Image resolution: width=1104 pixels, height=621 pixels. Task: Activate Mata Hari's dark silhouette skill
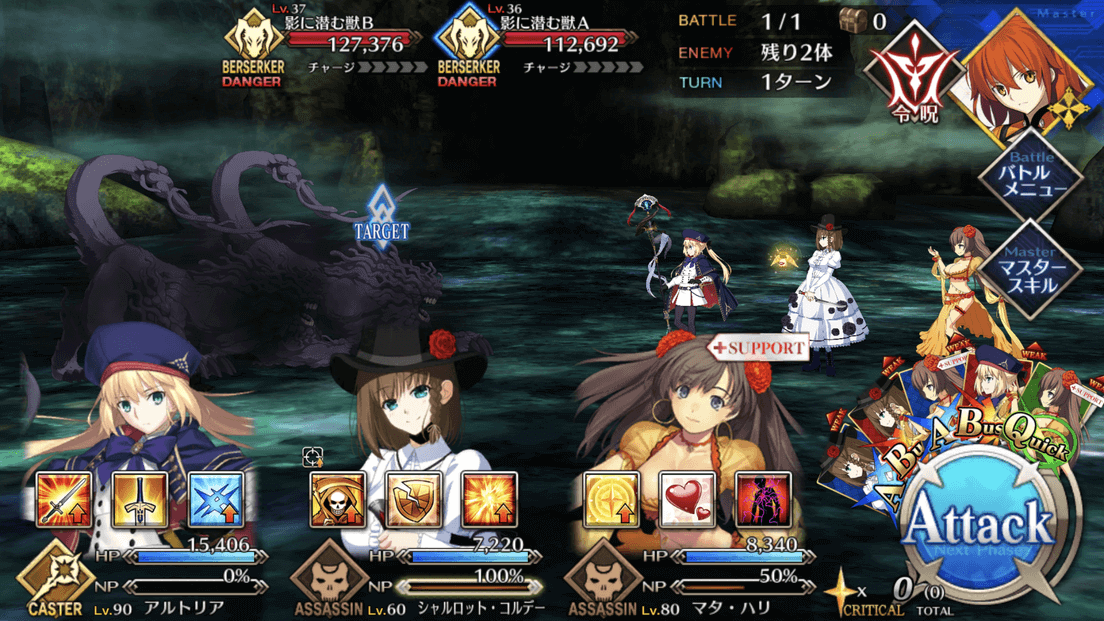click(x=763, y=500)
